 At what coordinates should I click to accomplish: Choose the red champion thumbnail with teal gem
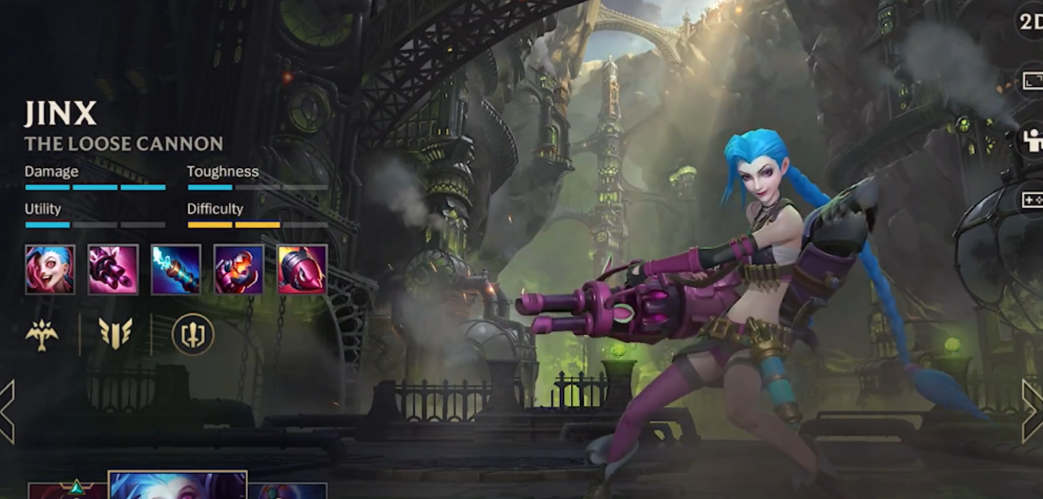pyautogui.click(x=66, y=490)
